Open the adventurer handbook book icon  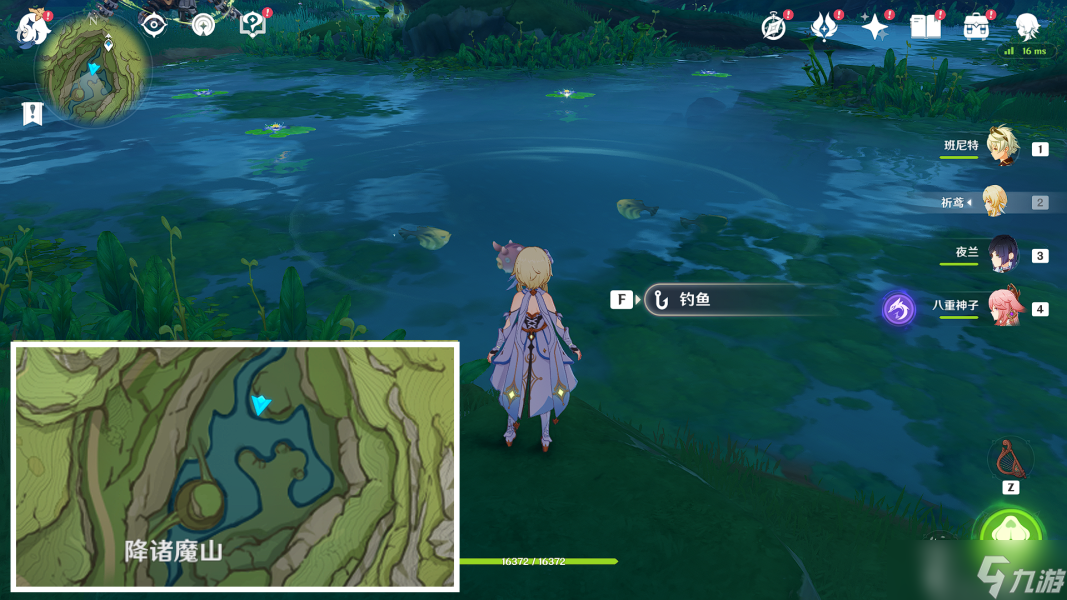(926, 27)
